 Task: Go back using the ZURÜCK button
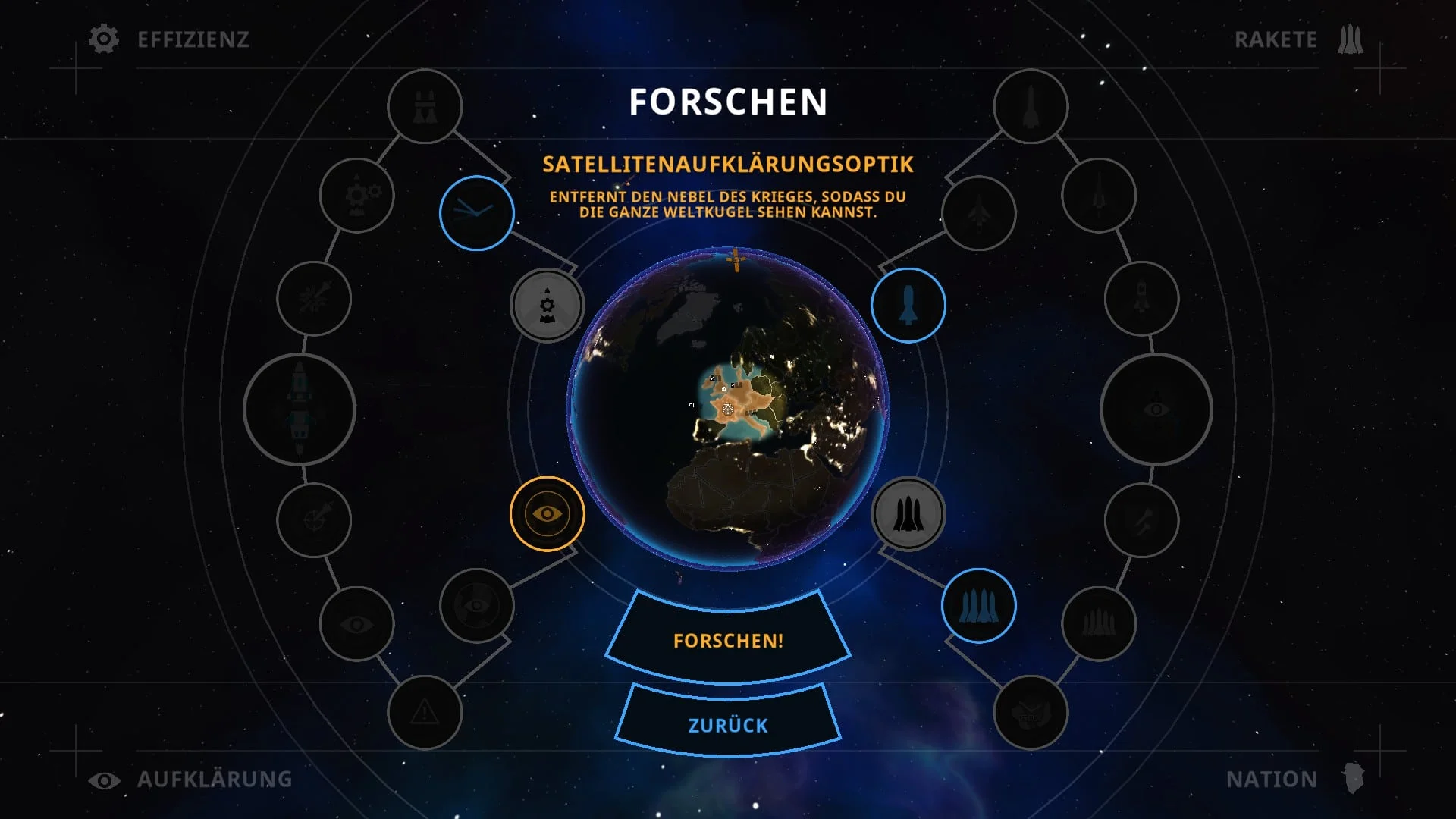tap(728, 725)
